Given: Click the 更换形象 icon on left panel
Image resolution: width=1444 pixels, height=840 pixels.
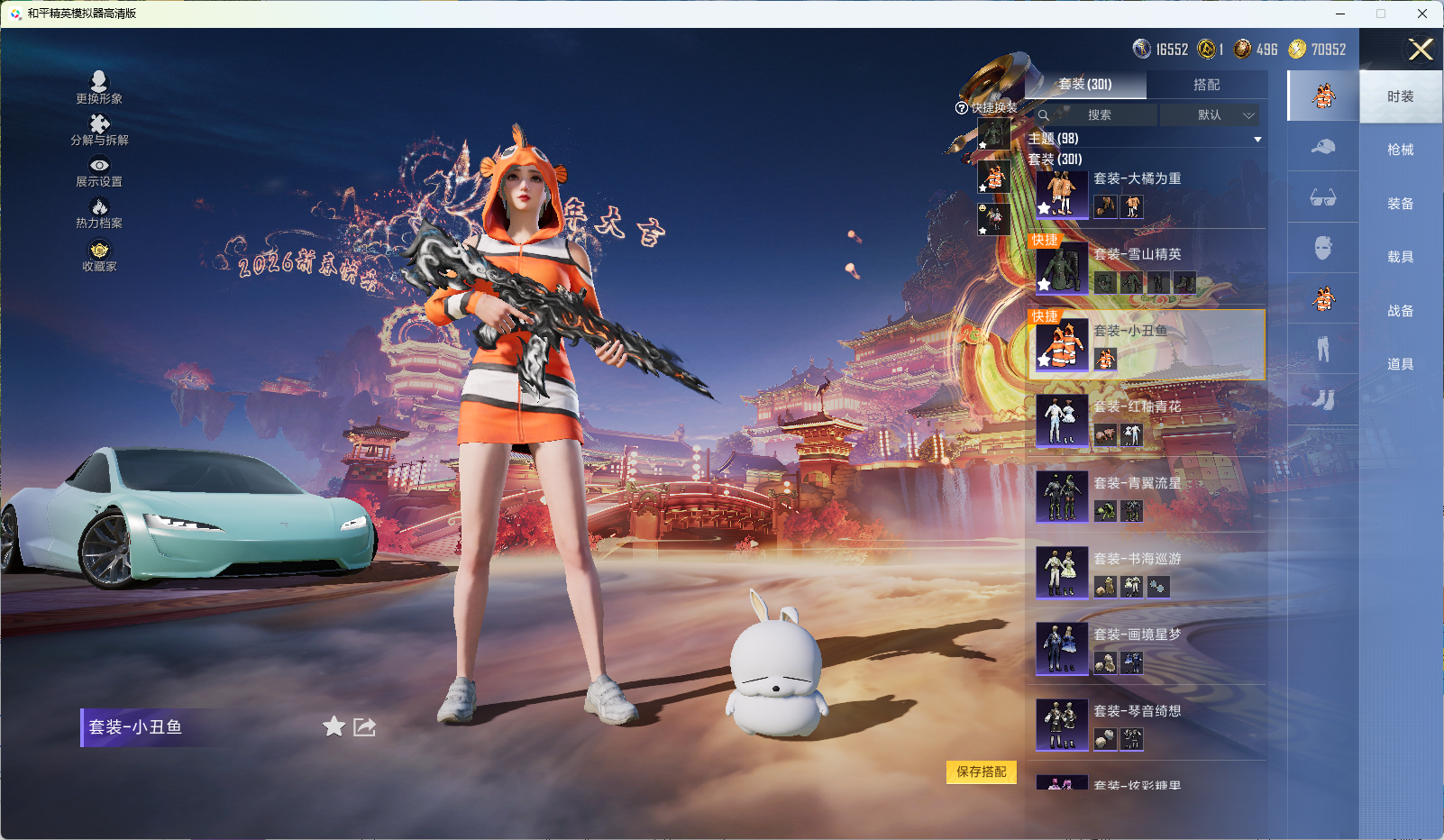Looking at the screenshot, I should pyautogui.click(x=99, y=82).
